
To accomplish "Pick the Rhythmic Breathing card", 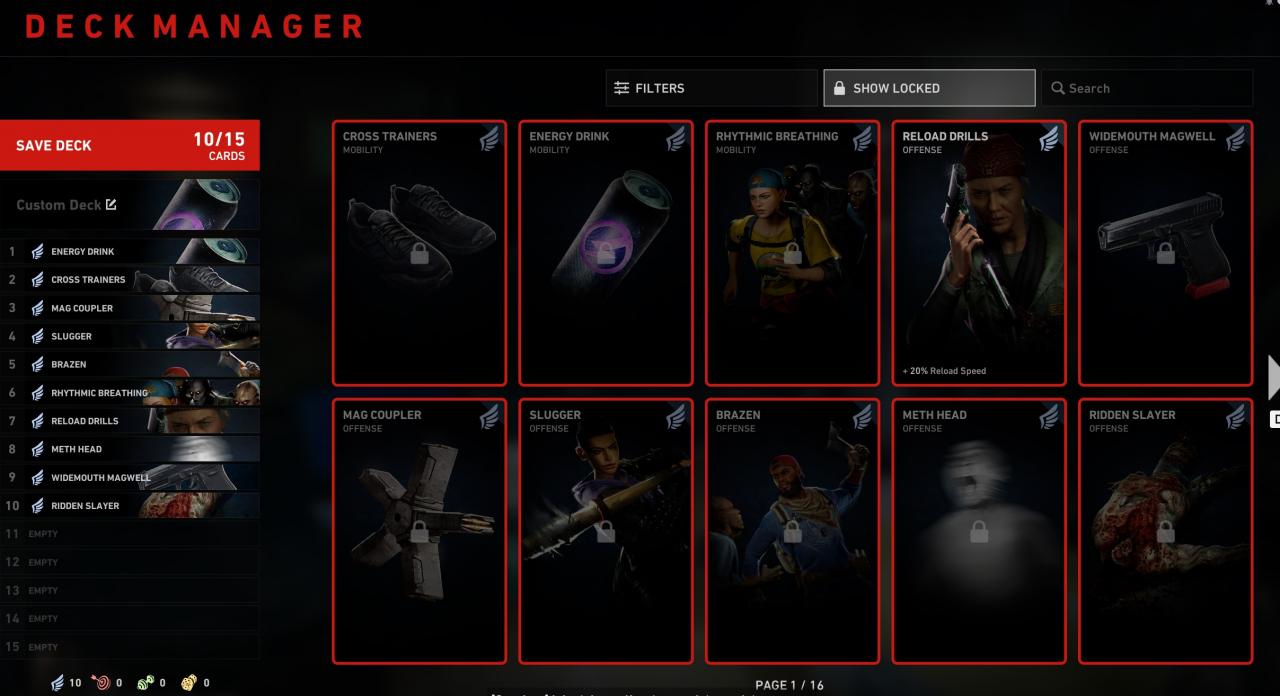I will coord(792,253).
